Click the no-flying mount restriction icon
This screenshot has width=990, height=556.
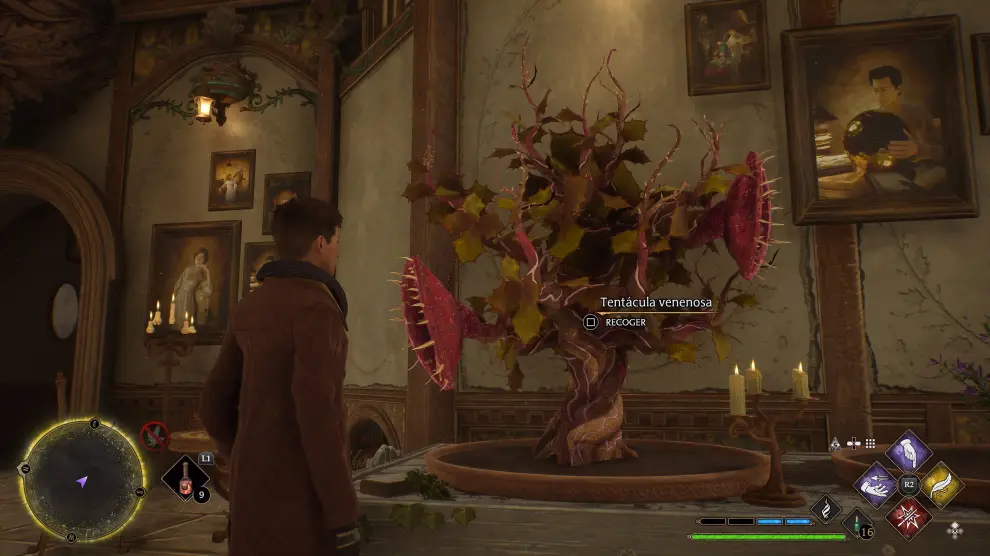[154, 435]
